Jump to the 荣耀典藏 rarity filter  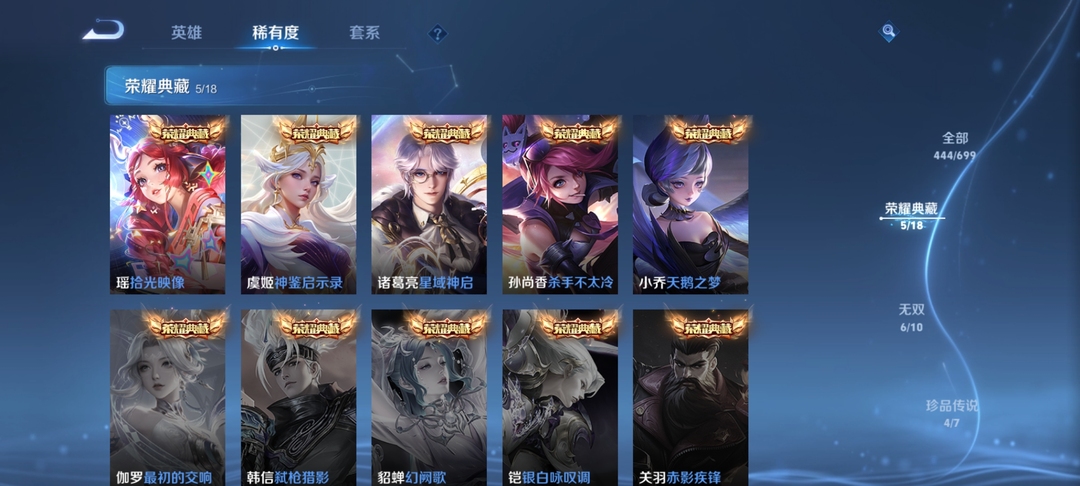pos(911,216)
